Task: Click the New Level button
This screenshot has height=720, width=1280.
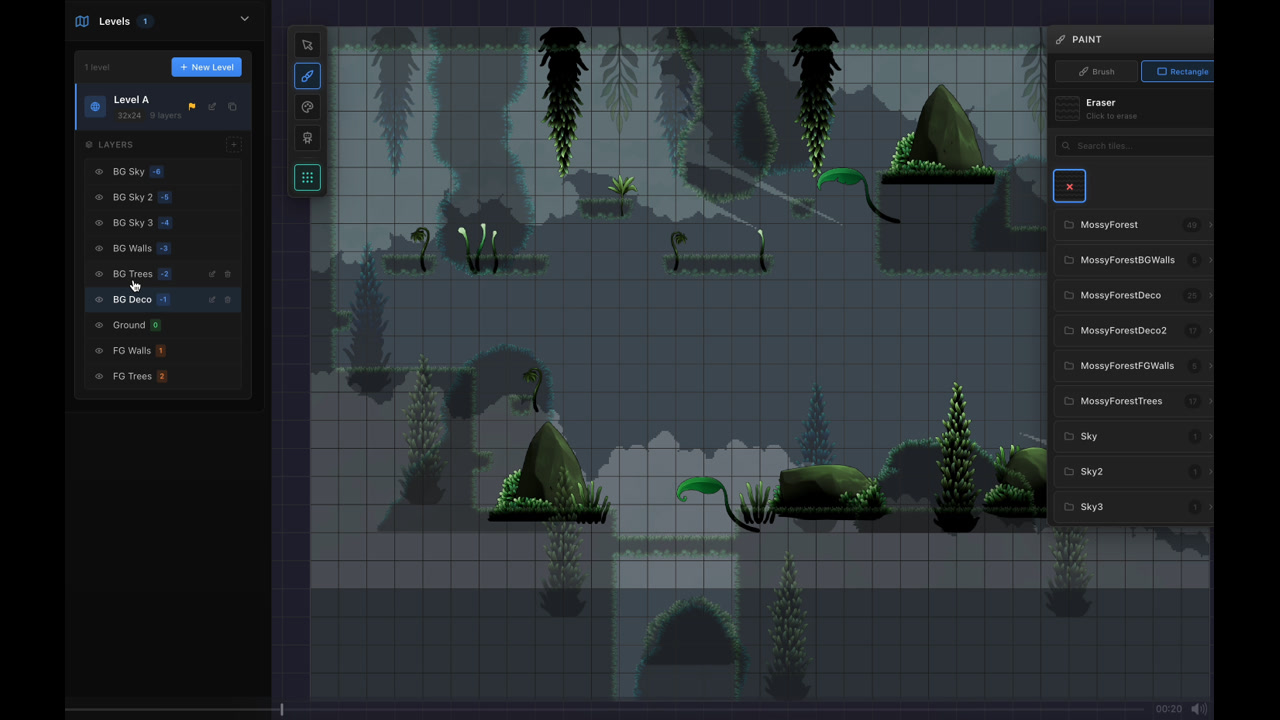Action: (206, 67)
